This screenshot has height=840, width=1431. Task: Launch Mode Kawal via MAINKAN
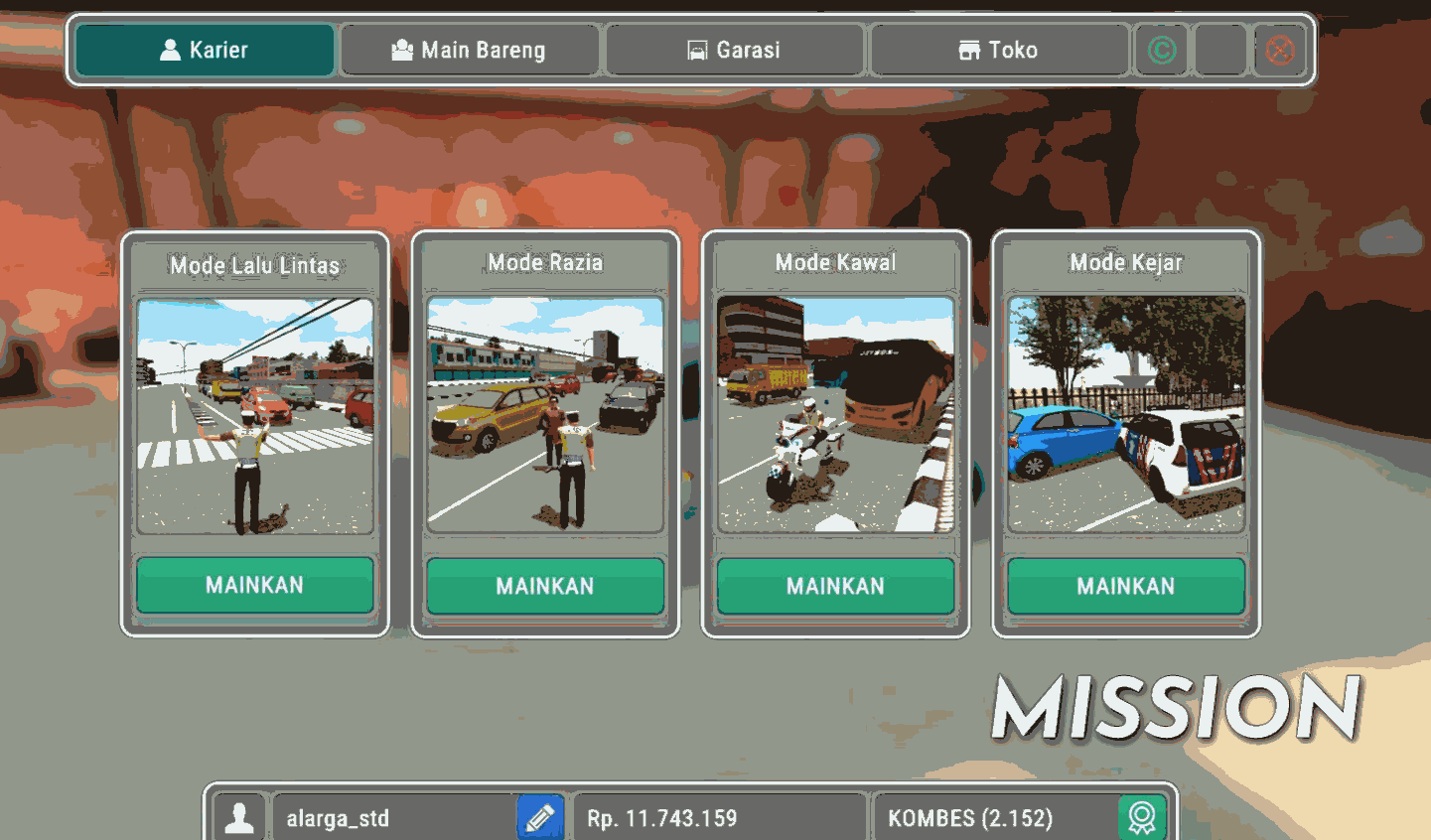click(835, 586)
